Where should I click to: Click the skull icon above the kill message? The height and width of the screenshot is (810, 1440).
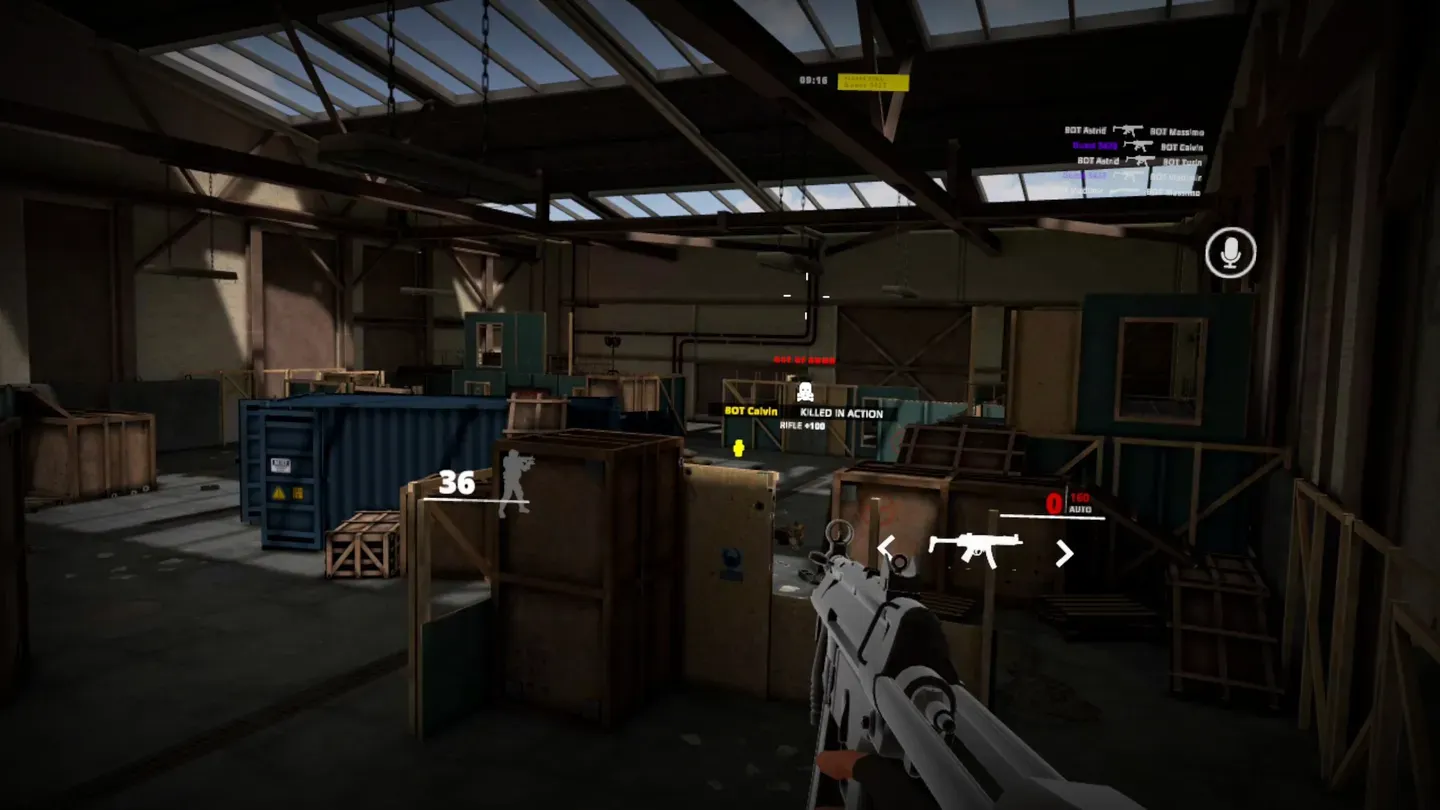tap(806, 391)
